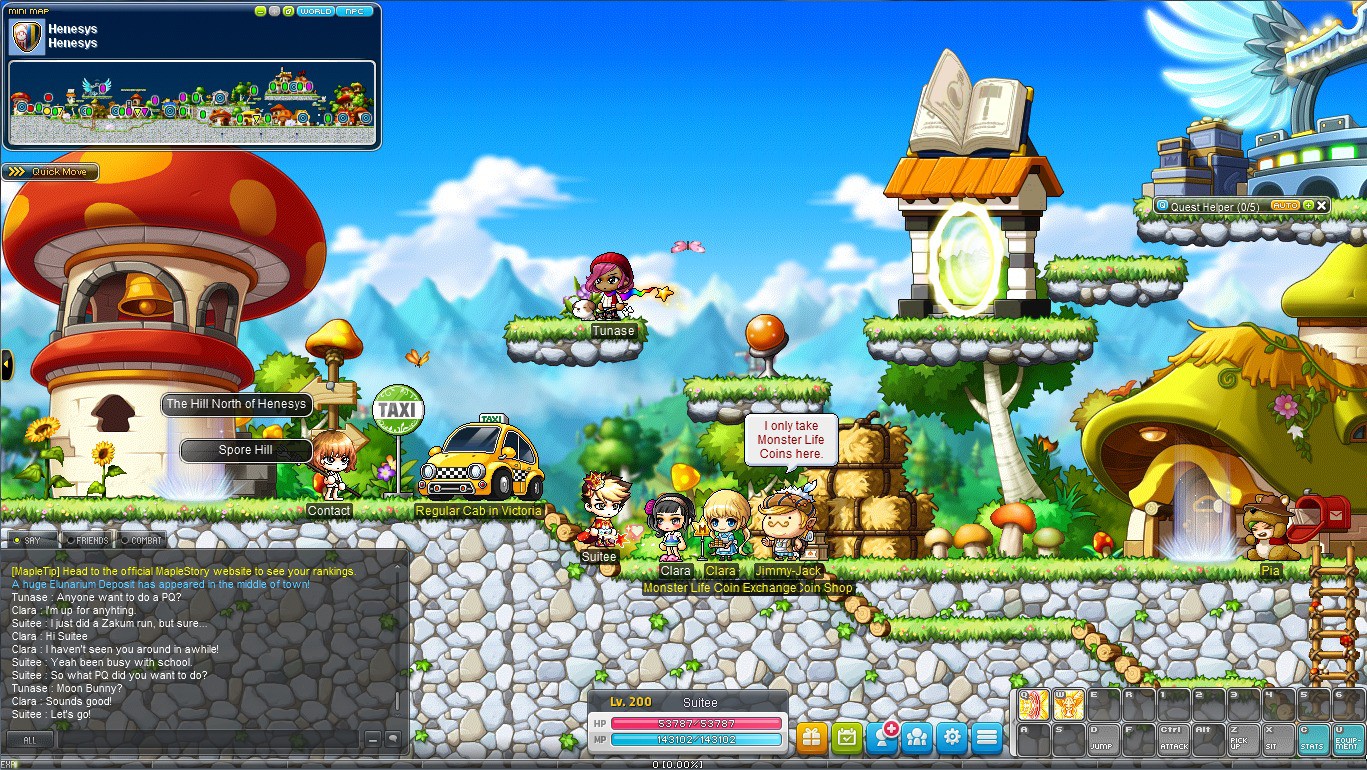Open the full menu list icon
The image size is (1367, 770).
986,736
